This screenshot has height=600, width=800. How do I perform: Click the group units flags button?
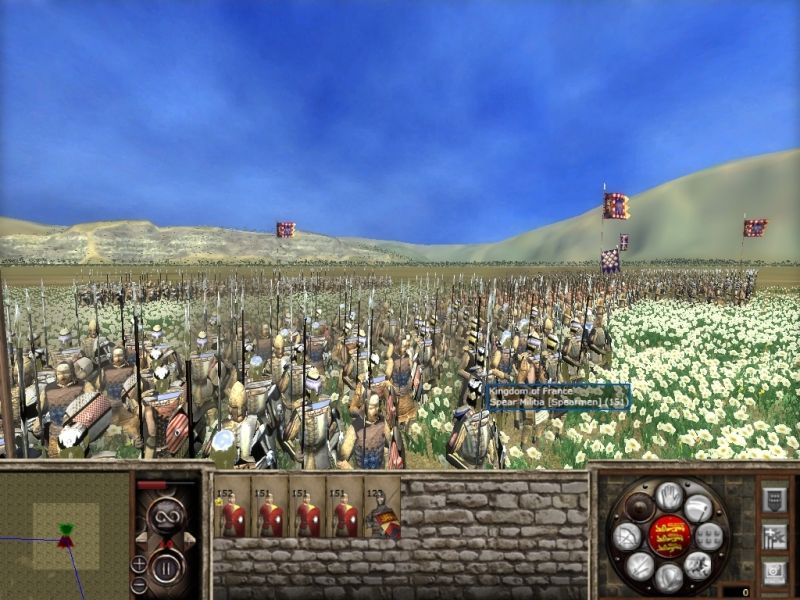774,536
